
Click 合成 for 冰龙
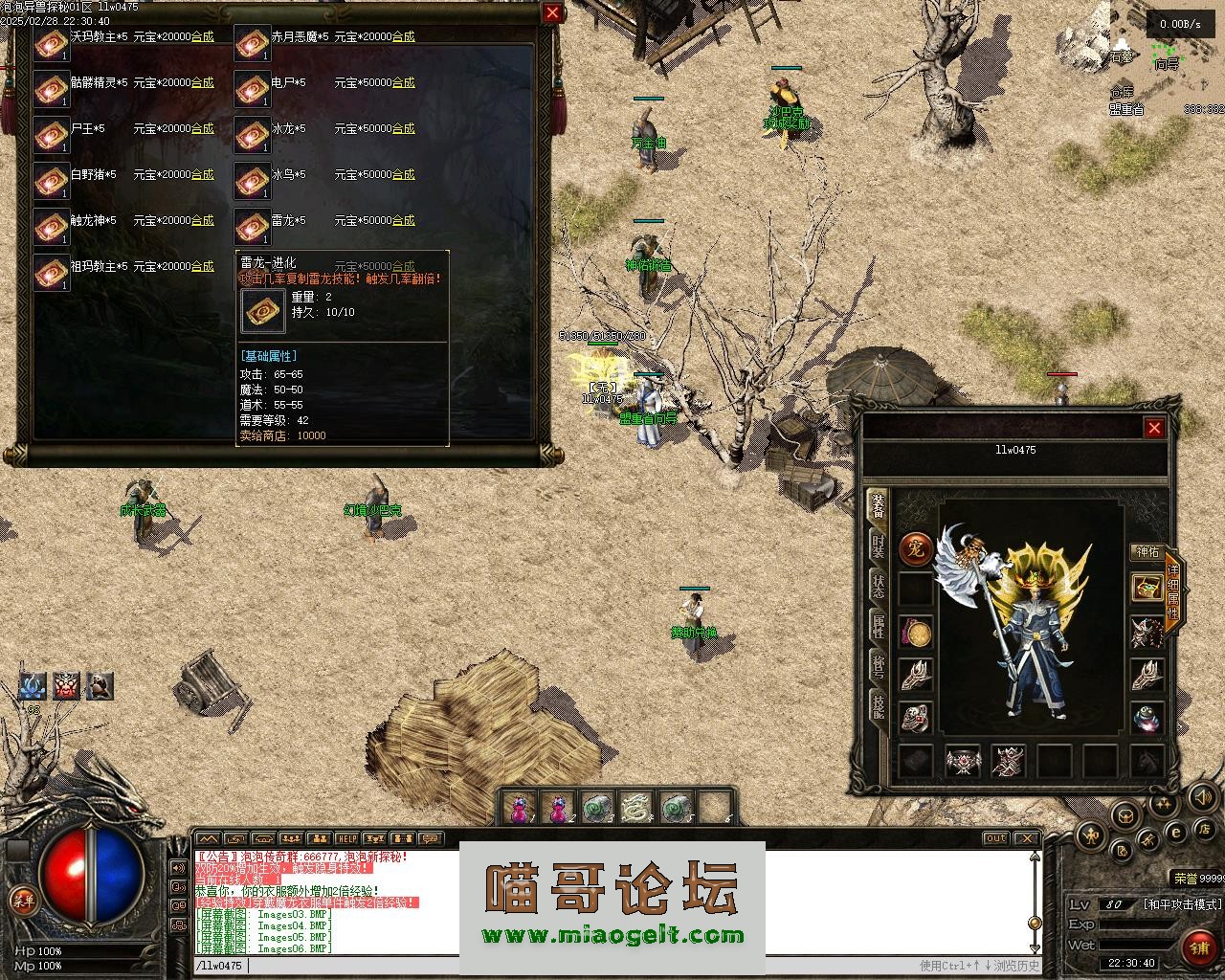(403, 128)
